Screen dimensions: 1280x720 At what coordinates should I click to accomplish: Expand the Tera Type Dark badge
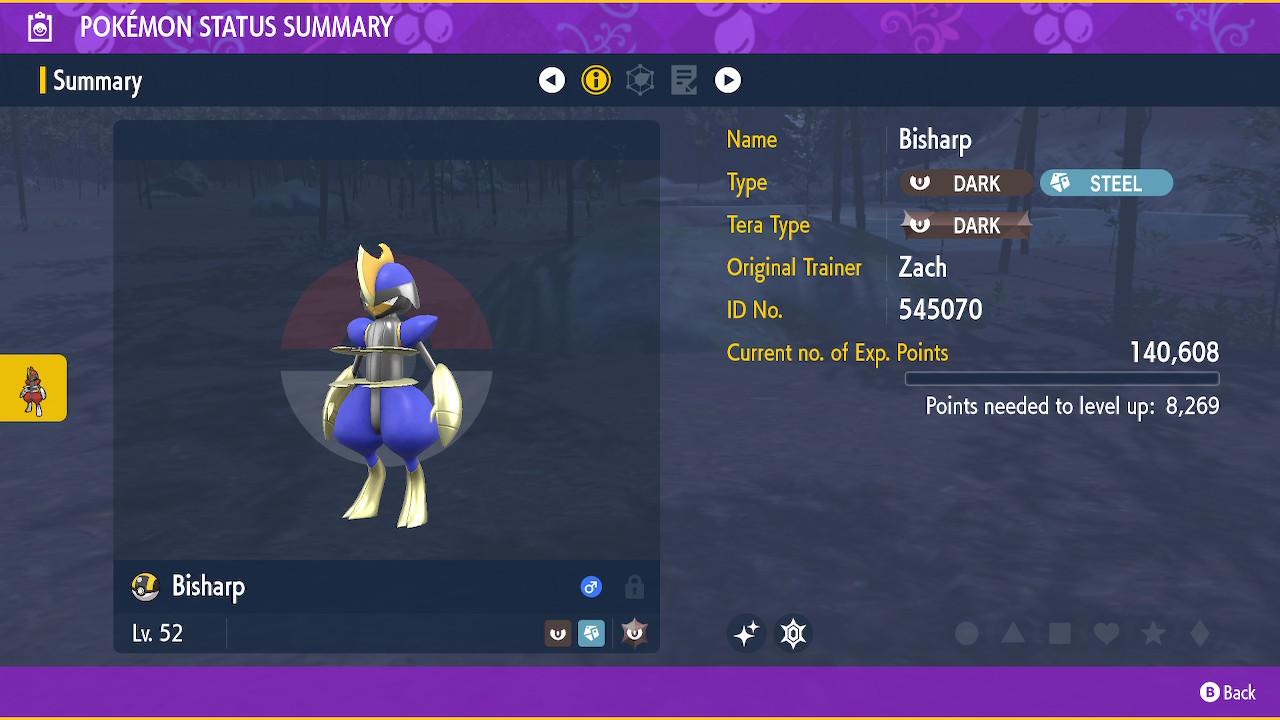[x=964, y=225]
